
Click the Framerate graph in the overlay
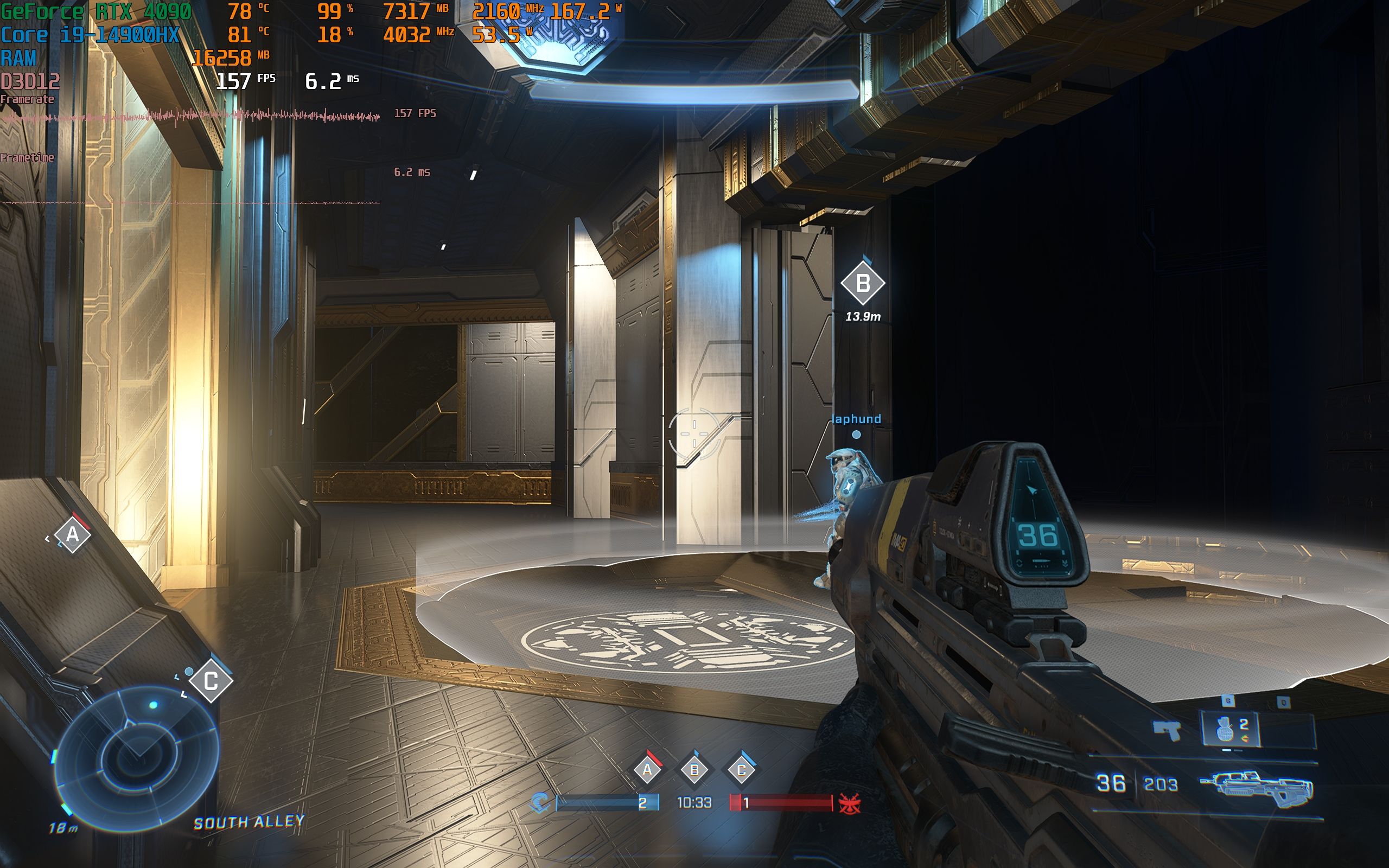pos(190,117)
